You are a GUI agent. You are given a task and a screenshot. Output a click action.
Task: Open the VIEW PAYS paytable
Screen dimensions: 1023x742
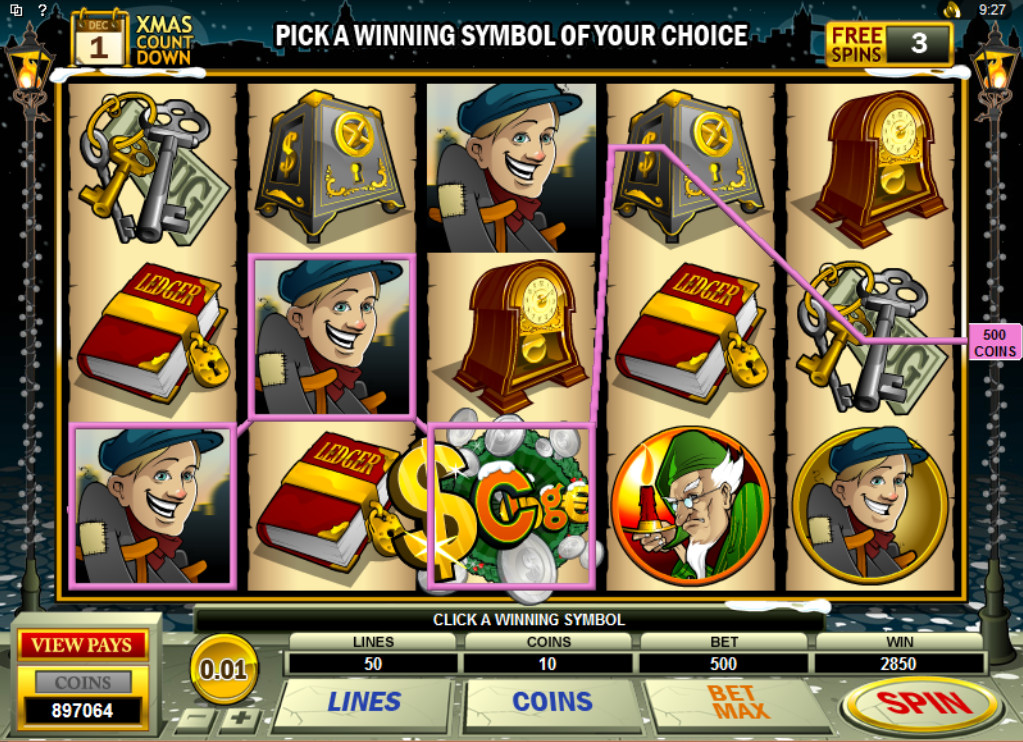(83, 645)
